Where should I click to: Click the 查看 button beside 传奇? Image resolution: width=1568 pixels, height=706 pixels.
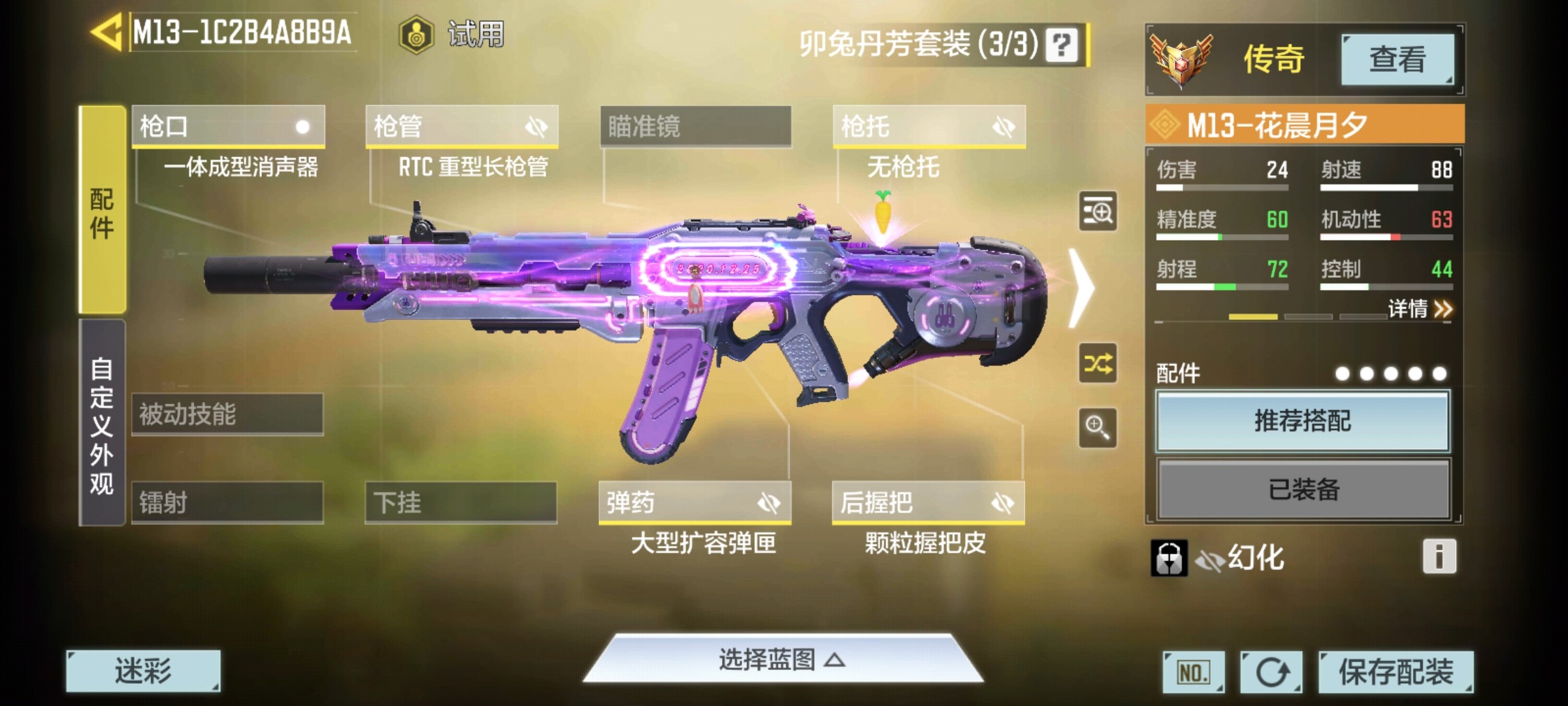point(1397,59)
